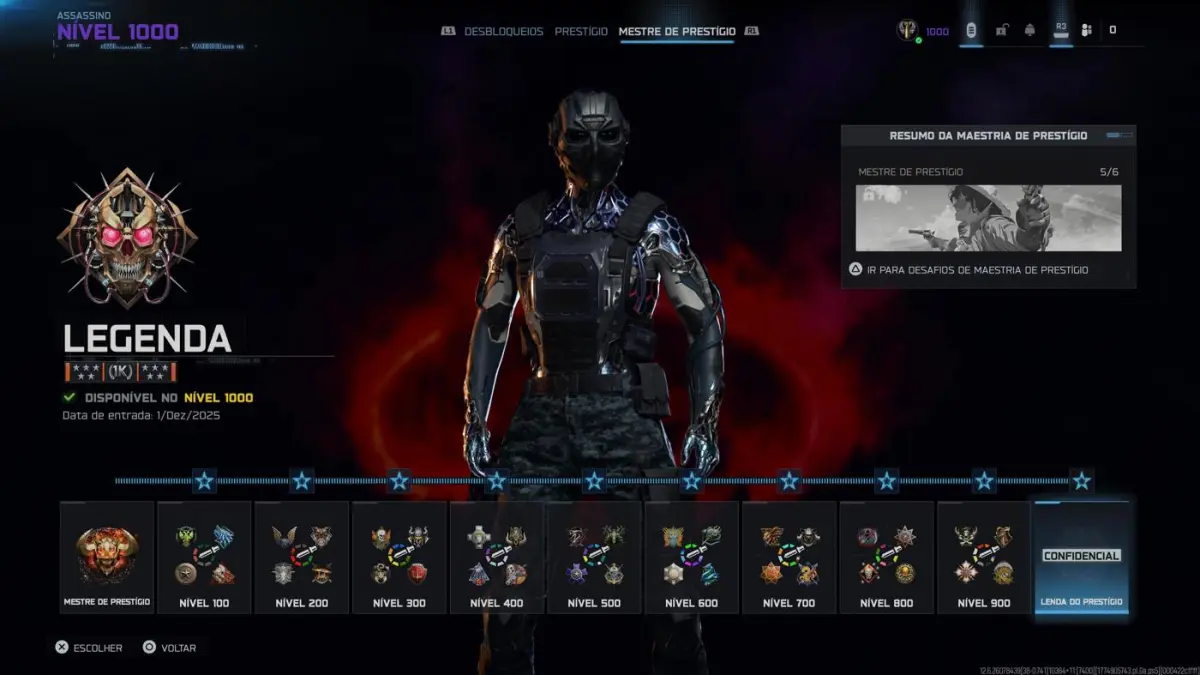
Task: Open the friends and party icon
Action: click(x=1087, y=30)
